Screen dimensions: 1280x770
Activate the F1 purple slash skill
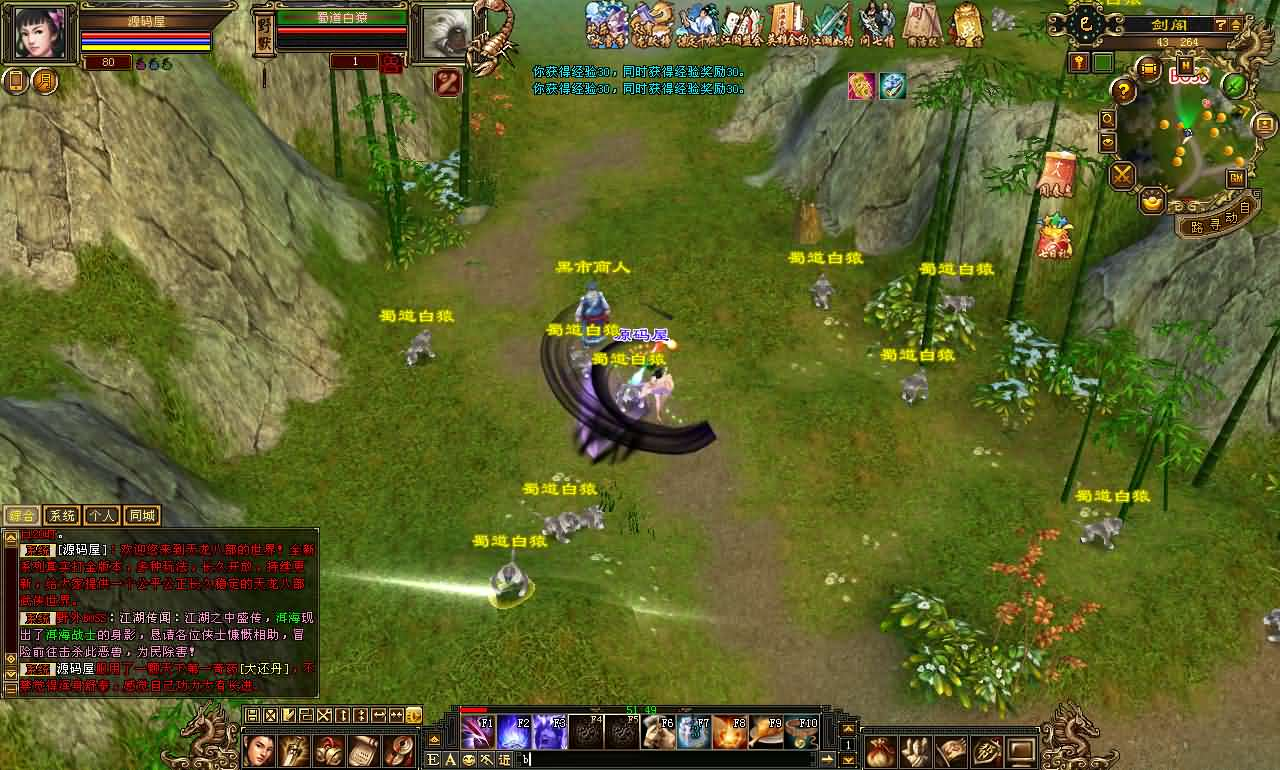tap(477, 732)
